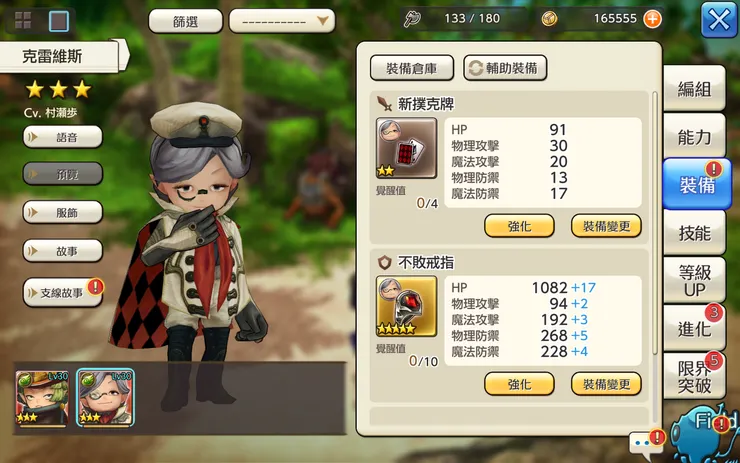The width and height of the screenshot is (740, 463).
Task: Select the 新撲克牌 card item icon
Action: pos(406,148)
